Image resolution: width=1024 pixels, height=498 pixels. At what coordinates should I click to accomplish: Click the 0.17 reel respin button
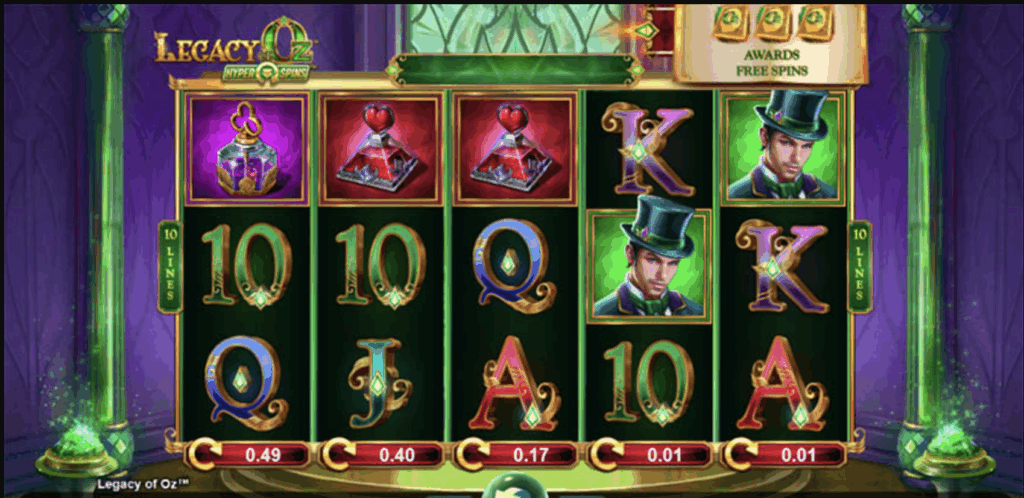[515, 455]
